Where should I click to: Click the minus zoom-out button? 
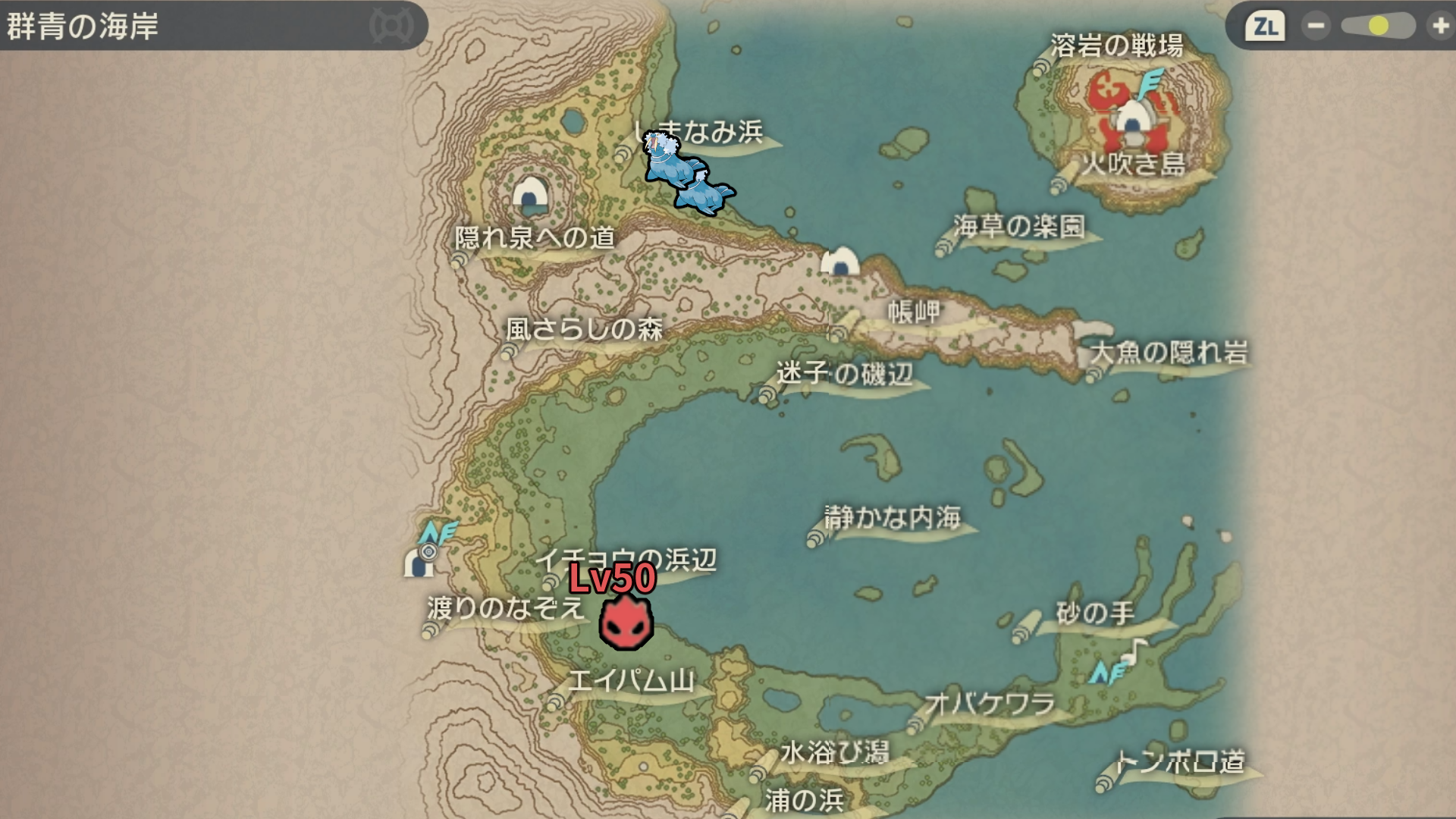[1316, 27]
